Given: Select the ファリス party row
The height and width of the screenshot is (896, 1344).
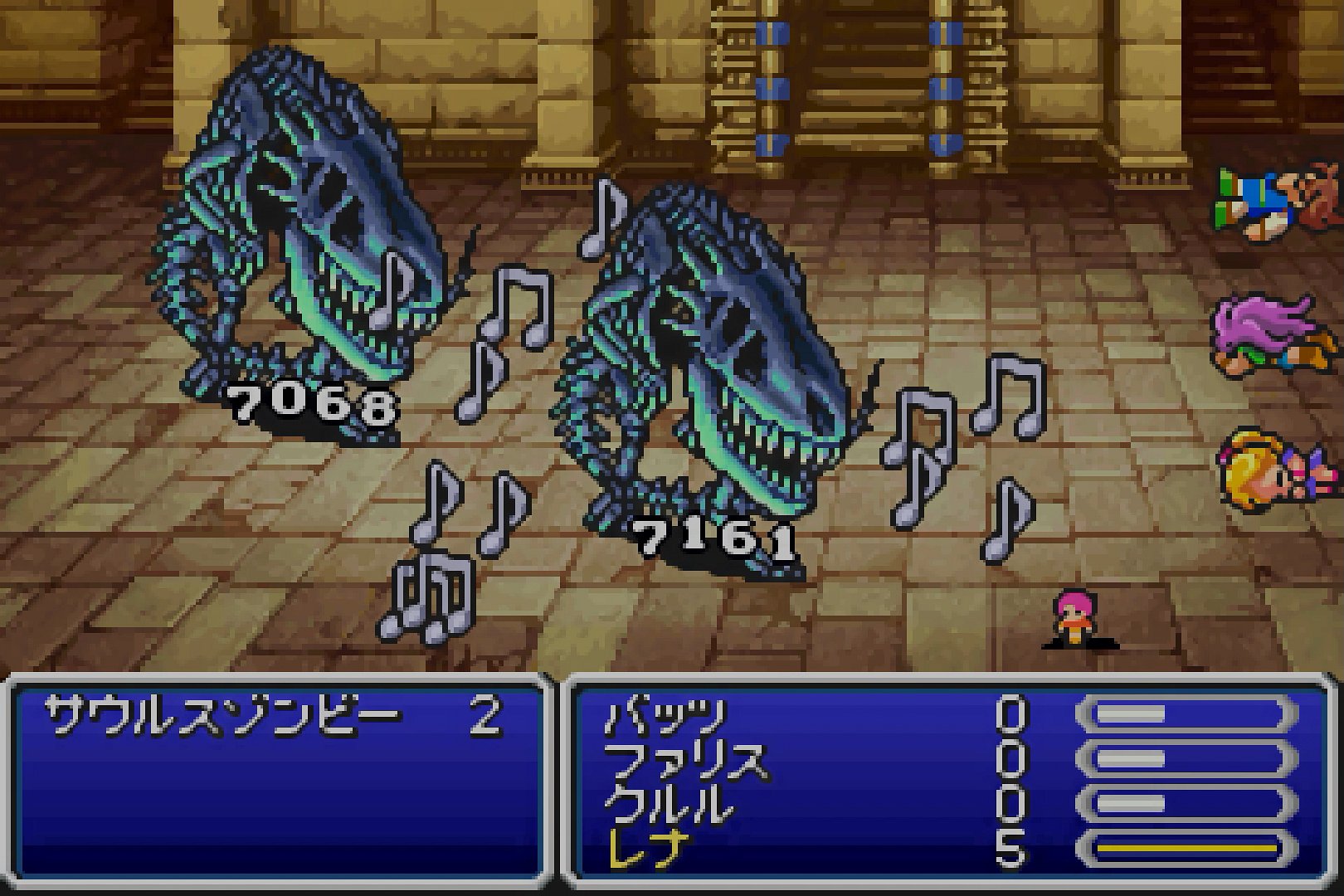Looking at the screenshot, I should pos(685,761).
